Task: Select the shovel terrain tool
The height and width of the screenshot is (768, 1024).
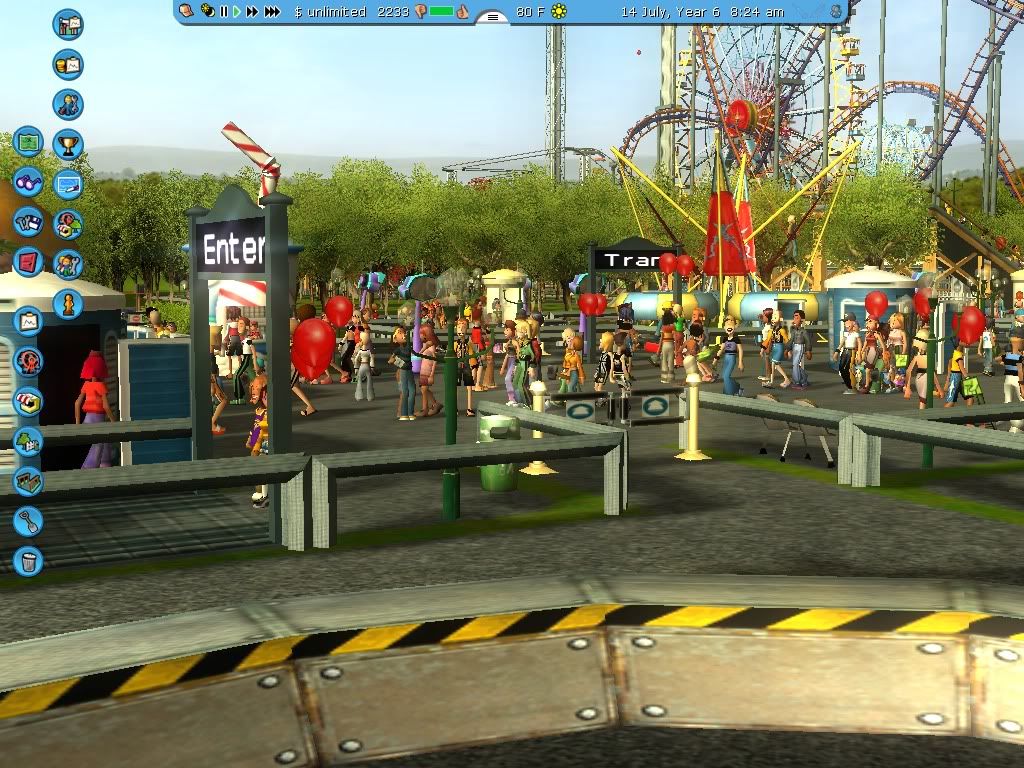Action: 28,521
